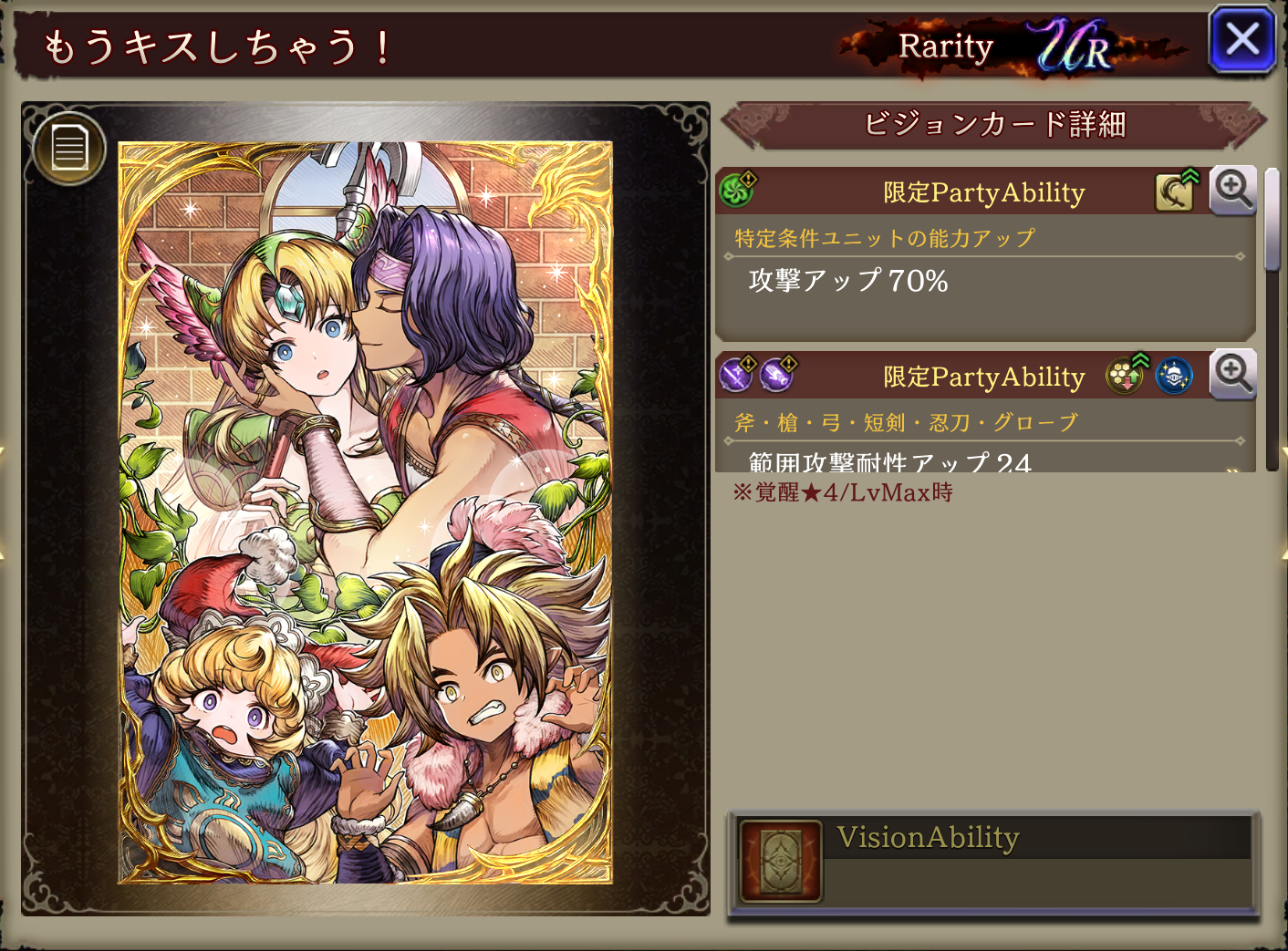Open the VisionAbility panel
The image size is (1288, 951).
coord(992,862)
